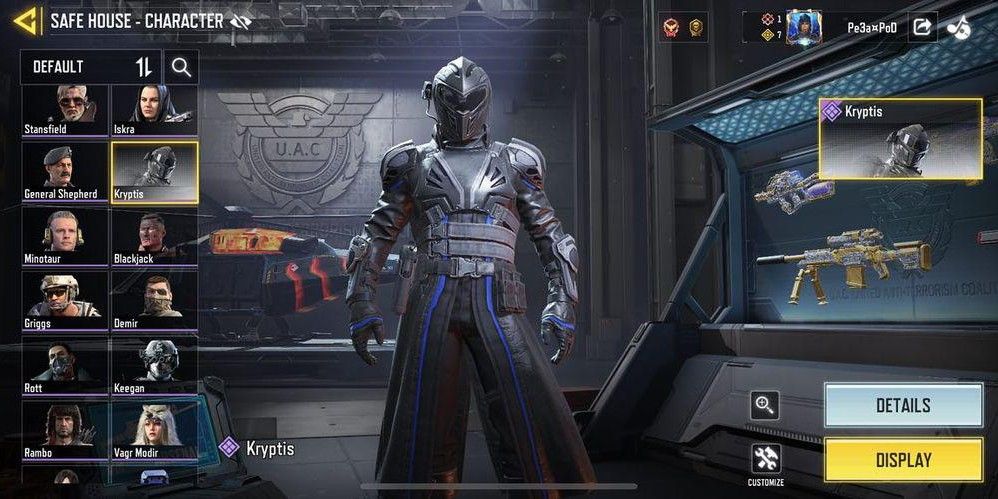Zoom in with the magnifier button
The image size is (998, 499).
point(766,405)
